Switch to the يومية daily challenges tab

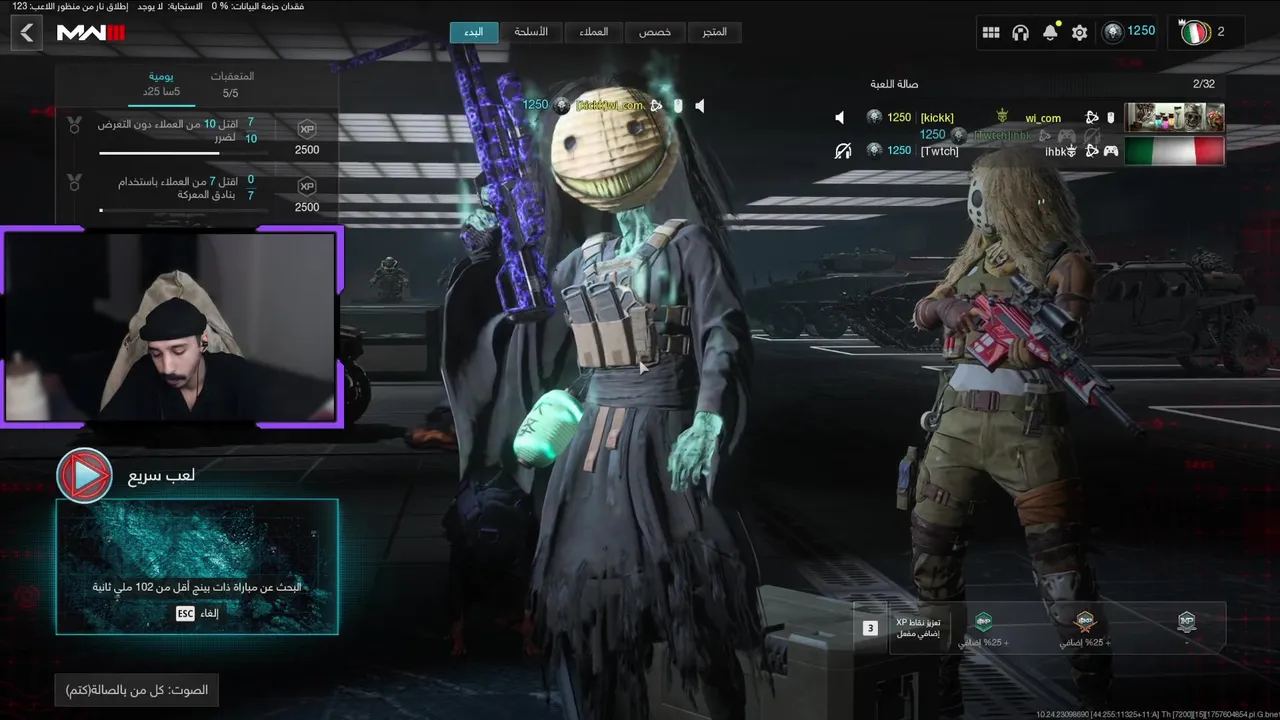(x=161, y=84)
